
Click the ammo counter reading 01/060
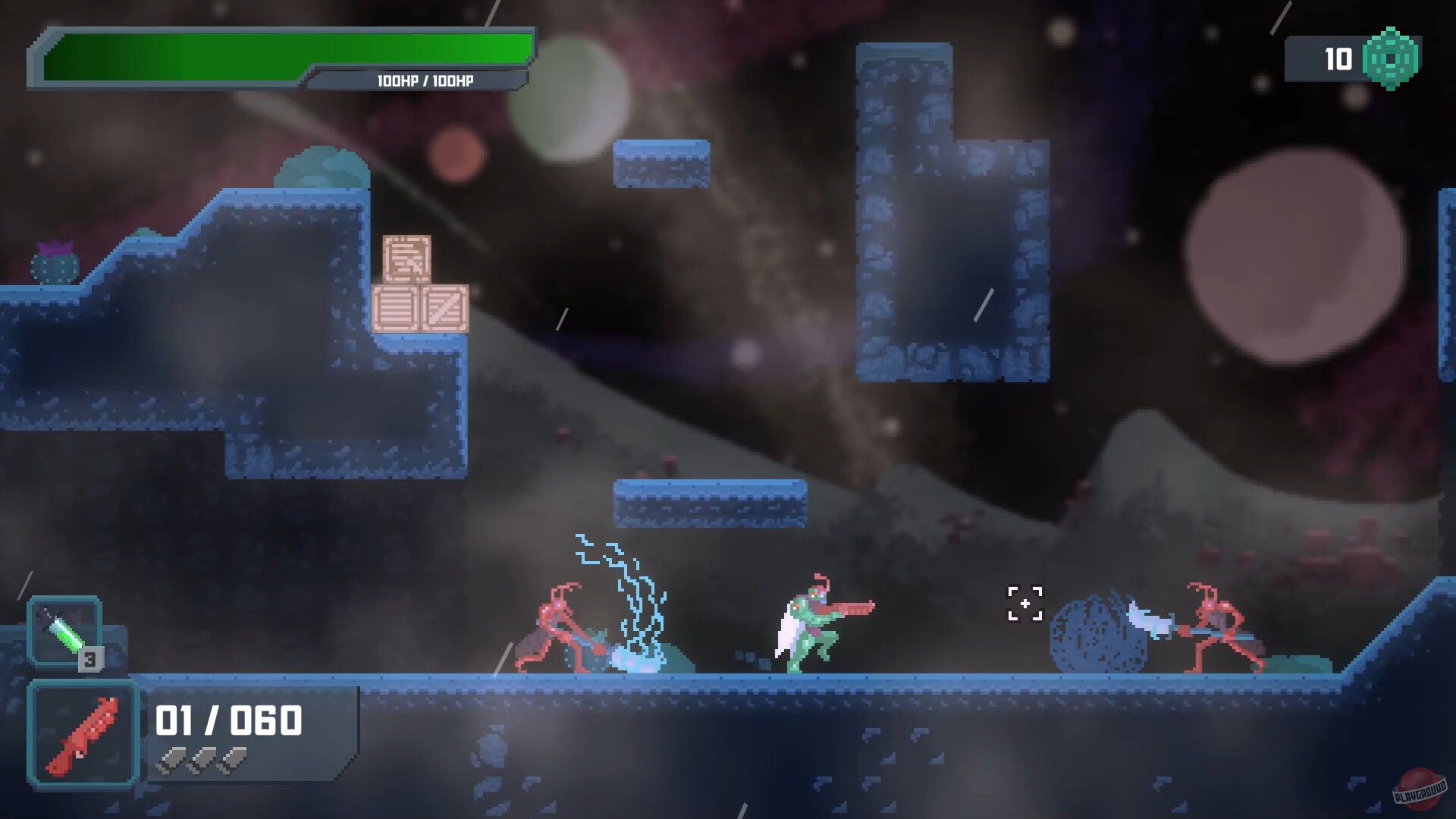[227, 719]
